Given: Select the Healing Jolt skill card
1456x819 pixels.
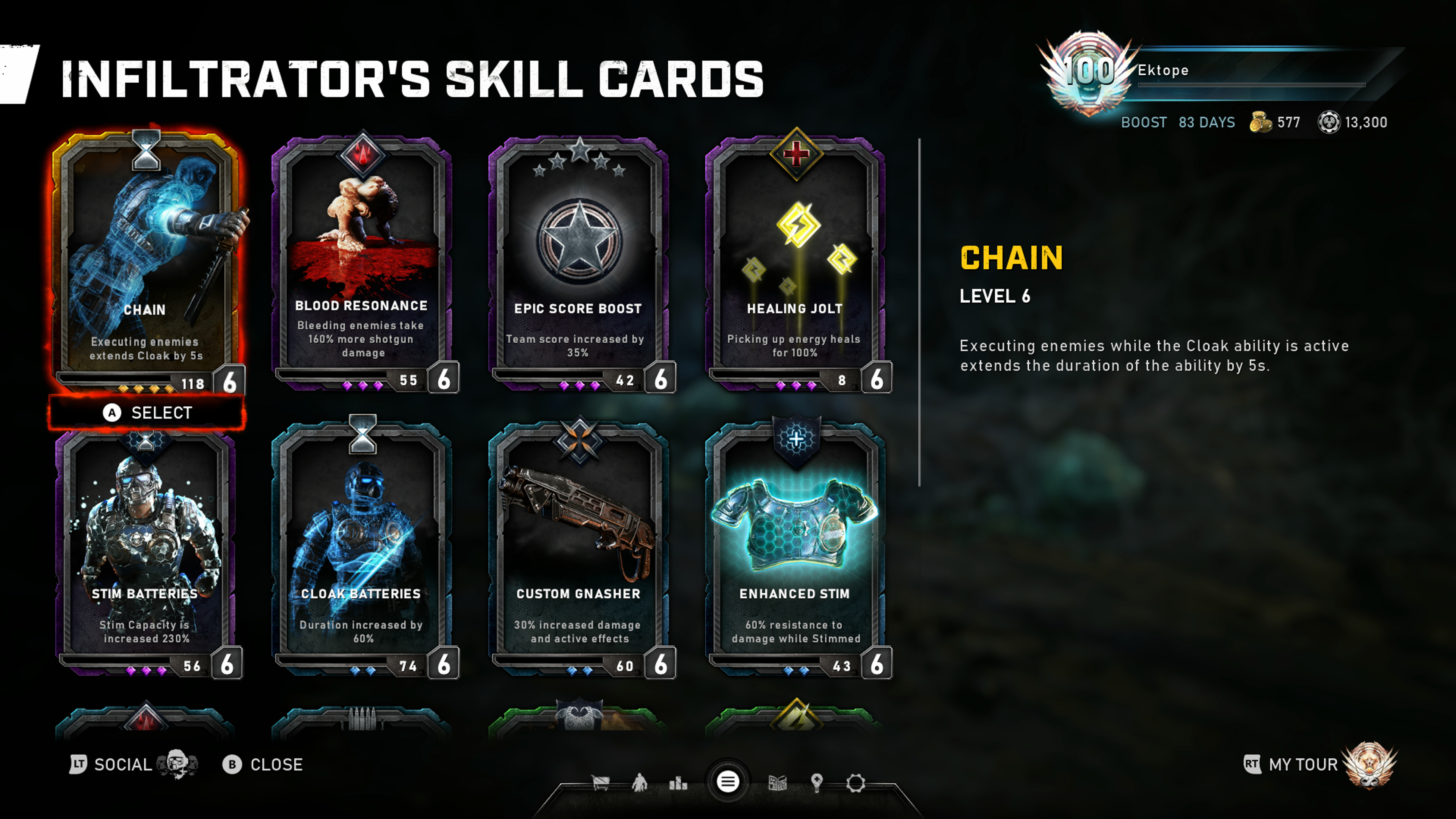Looking at the screenshot, I should tap(795, 260).
